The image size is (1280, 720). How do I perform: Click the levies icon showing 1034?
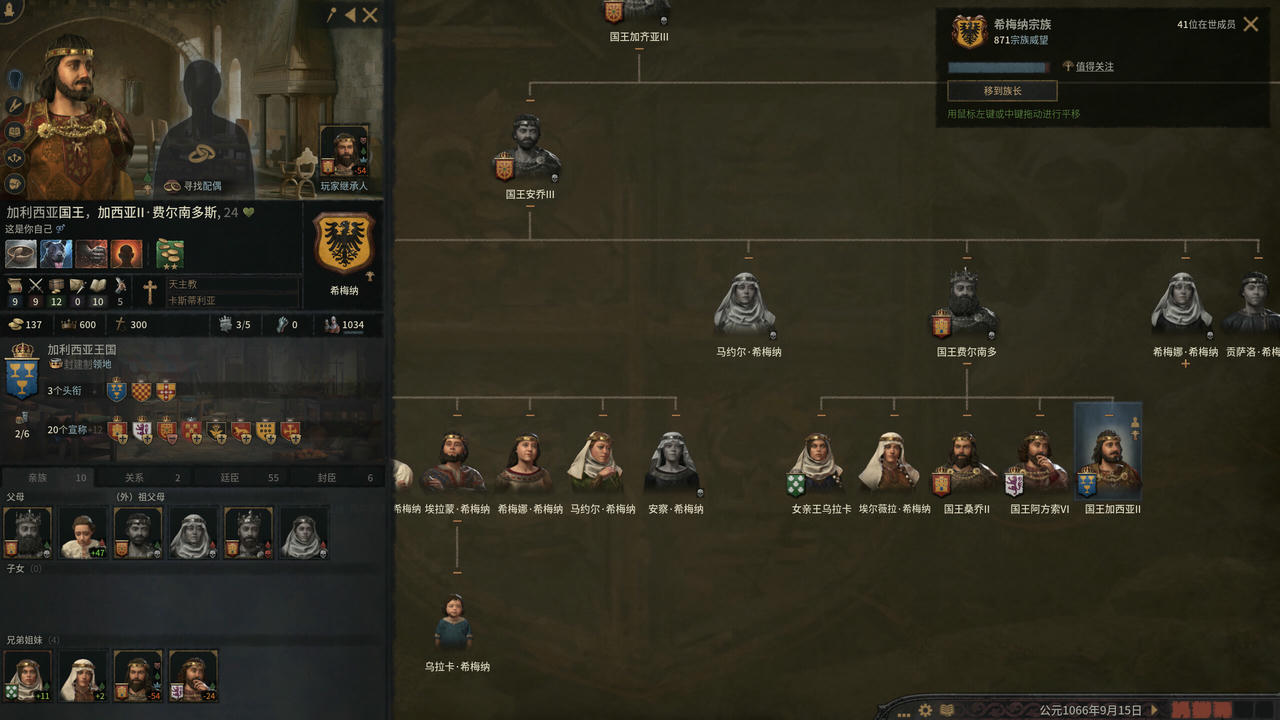tap(333, 324)
